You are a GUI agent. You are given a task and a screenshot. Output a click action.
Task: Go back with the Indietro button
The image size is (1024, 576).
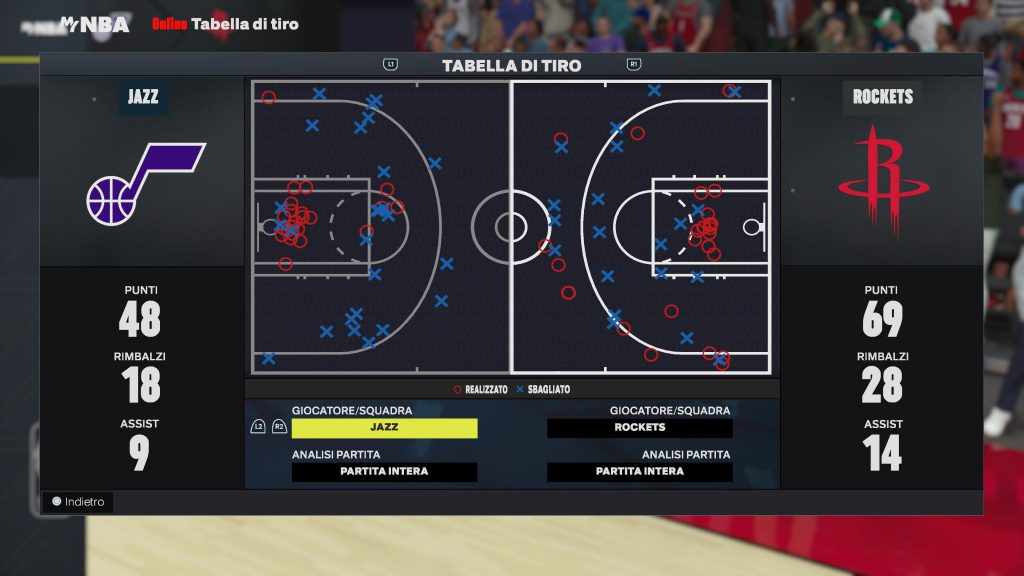[77, 502]
